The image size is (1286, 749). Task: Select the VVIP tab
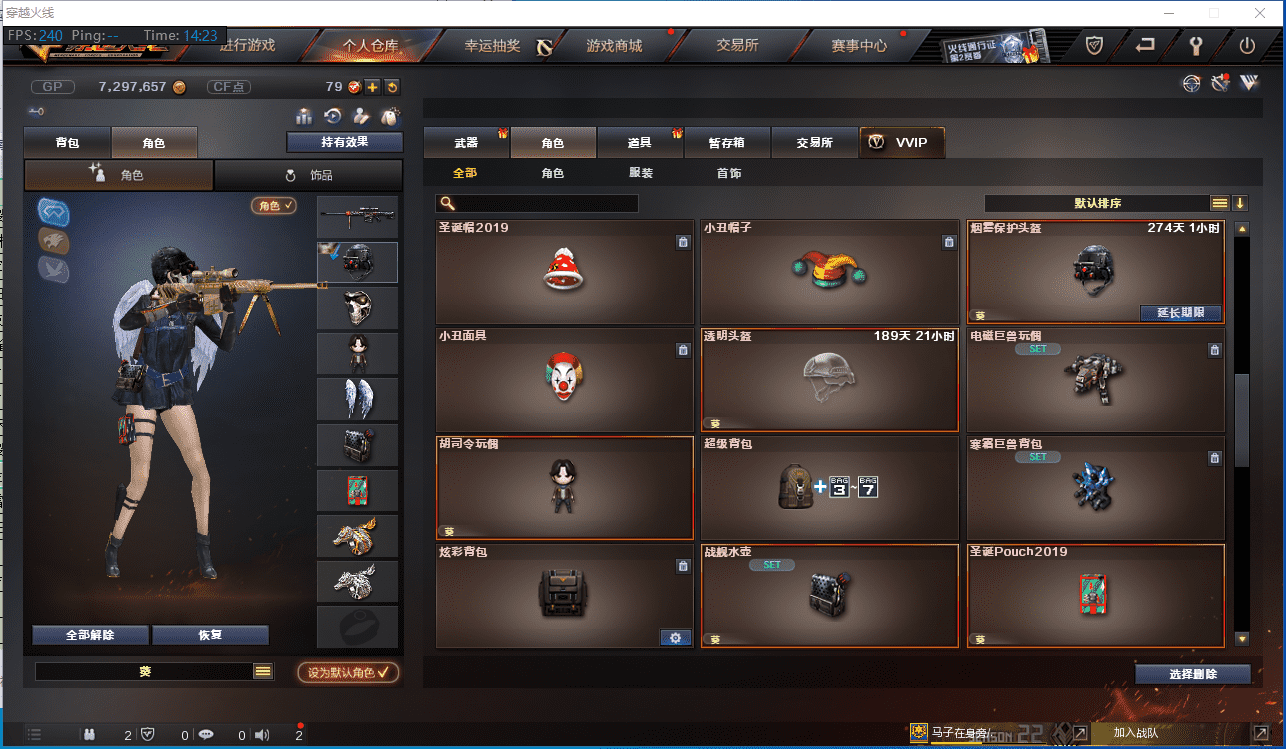click(x=901, y=143)
